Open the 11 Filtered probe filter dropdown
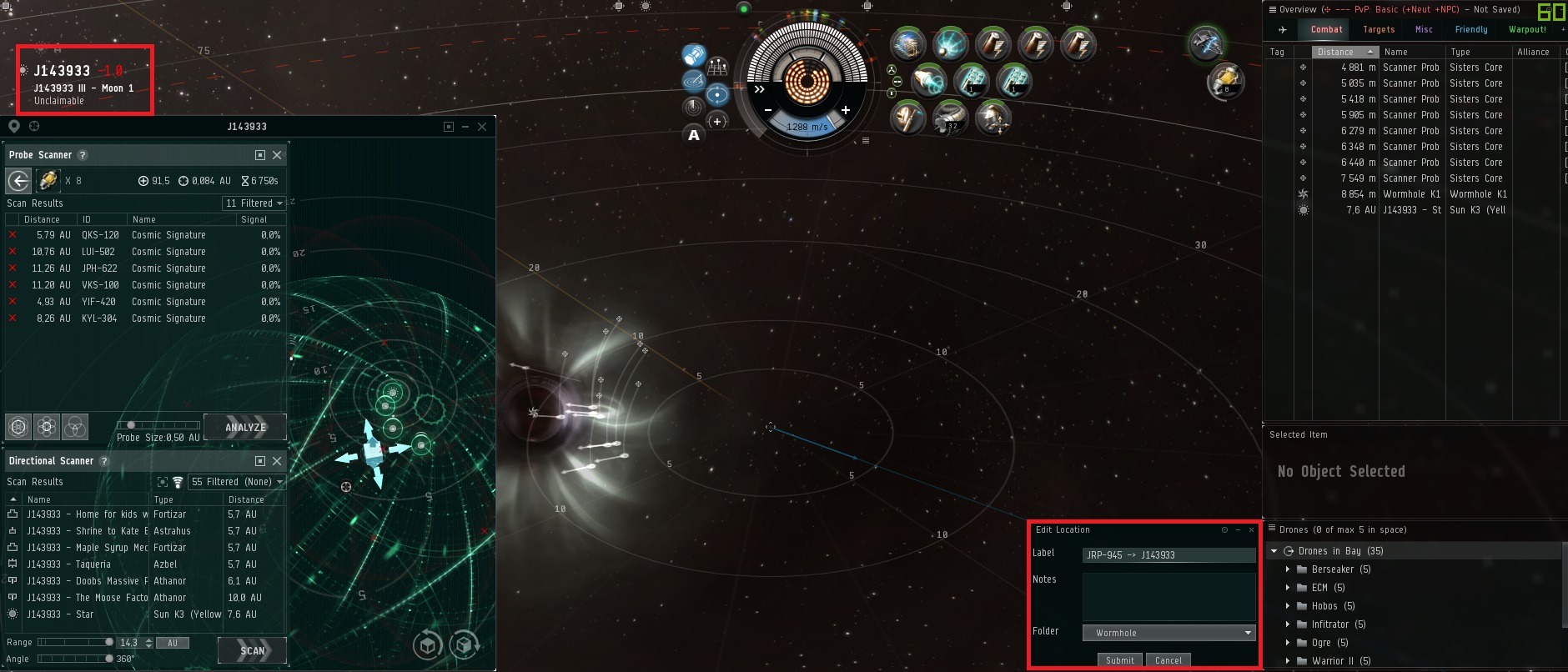Image resolution: width=1568 pixels, height=672 pixels. tap(254, 203)
